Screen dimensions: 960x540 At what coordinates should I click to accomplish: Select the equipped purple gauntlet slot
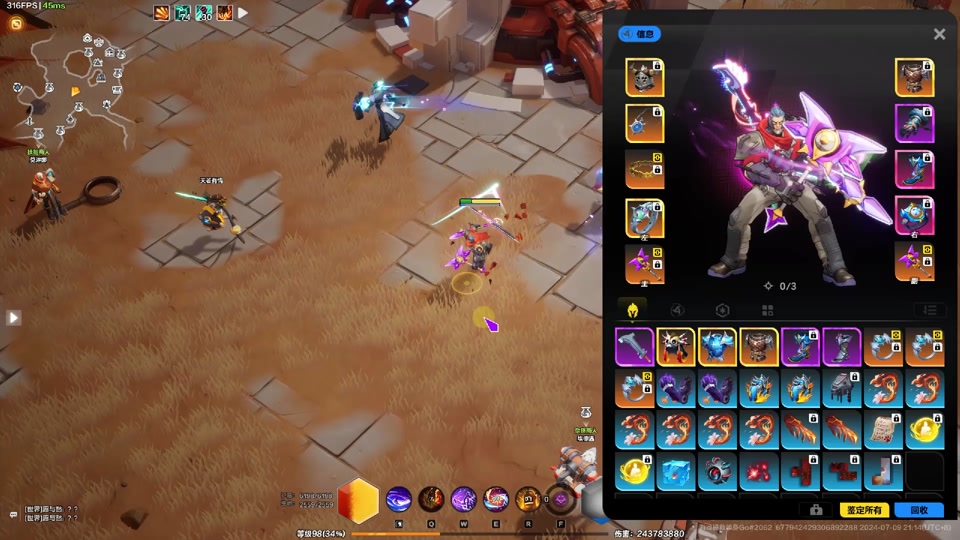click(x=914, y=124)
